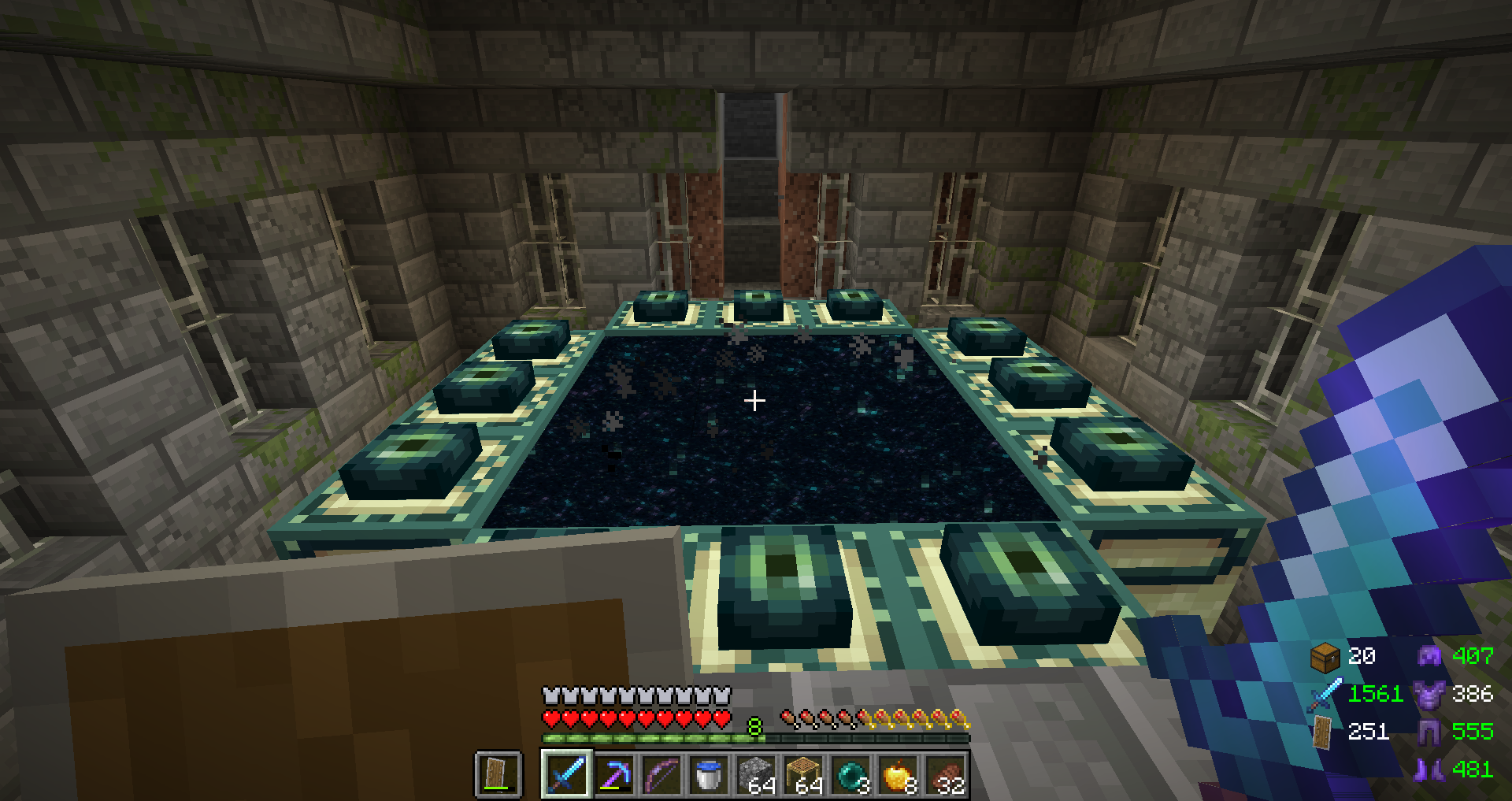The width and height of the screenshot is (1512, 801).
Task: Select the diamond sword hotbar slot
Action: [x=566, y=774]
